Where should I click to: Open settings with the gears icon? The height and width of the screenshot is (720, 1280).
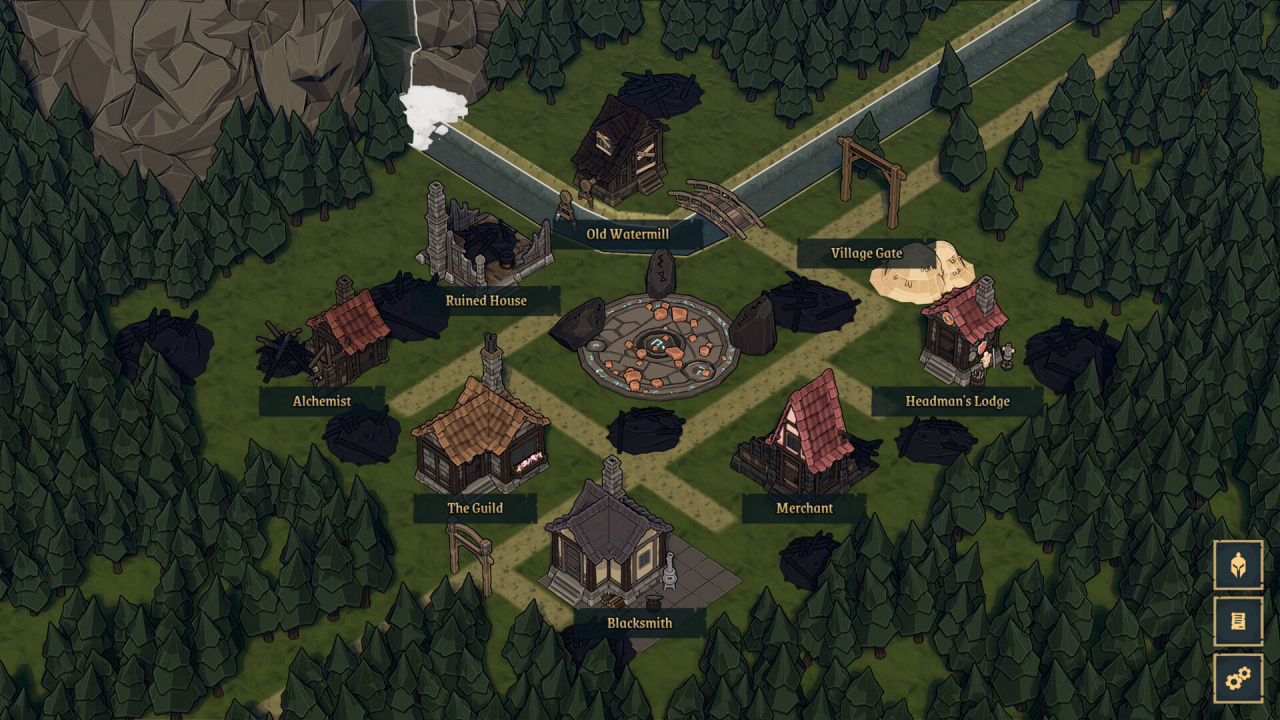pos(1238,680)
